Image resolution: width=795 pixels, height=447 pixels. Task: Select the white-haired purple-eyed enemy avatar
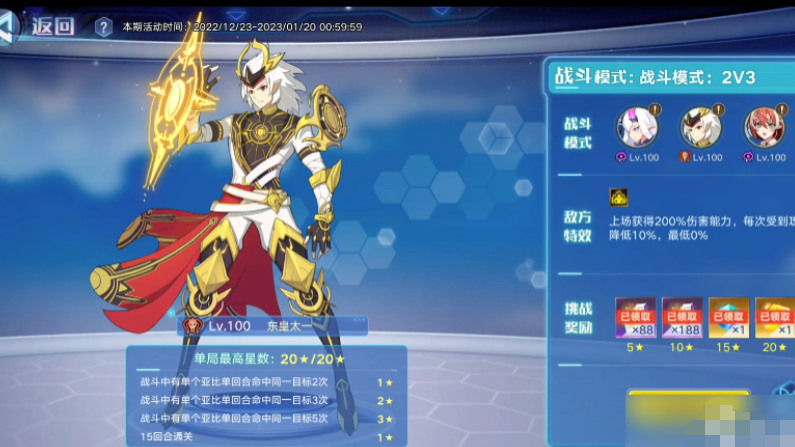click(637, 128)
